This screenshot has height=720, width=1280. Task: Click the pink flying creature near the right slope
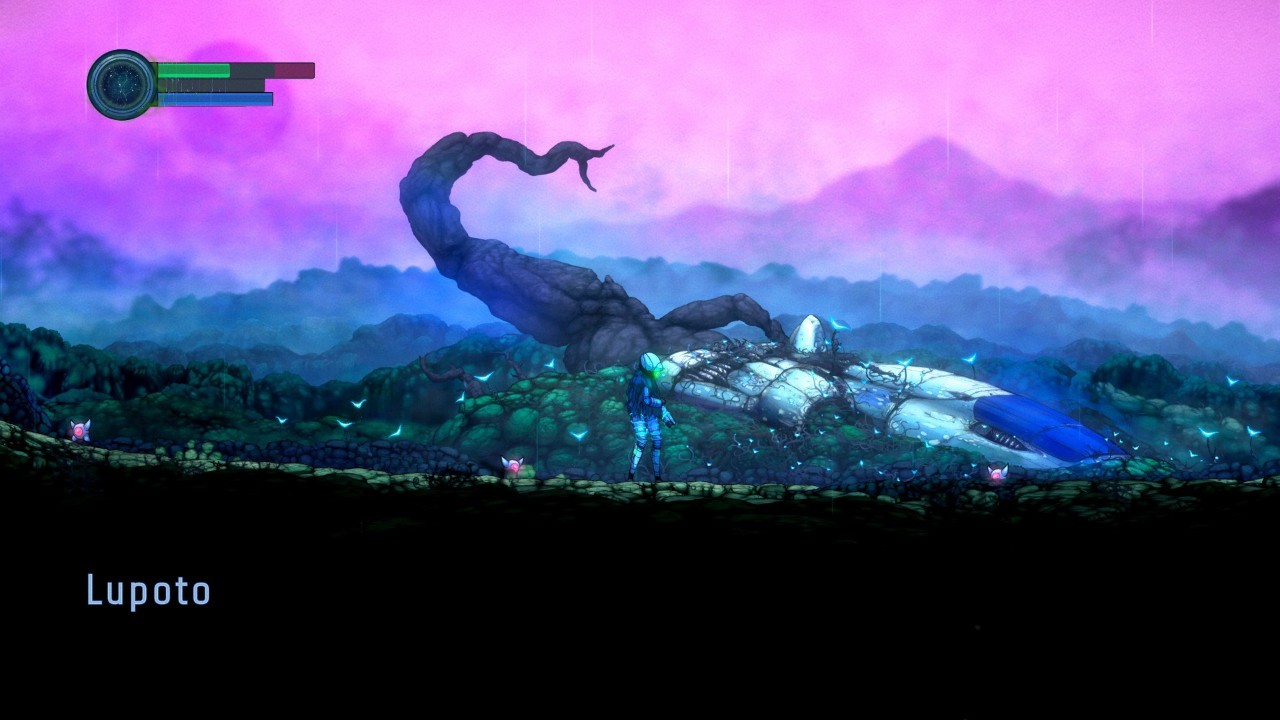click(996, 475)
